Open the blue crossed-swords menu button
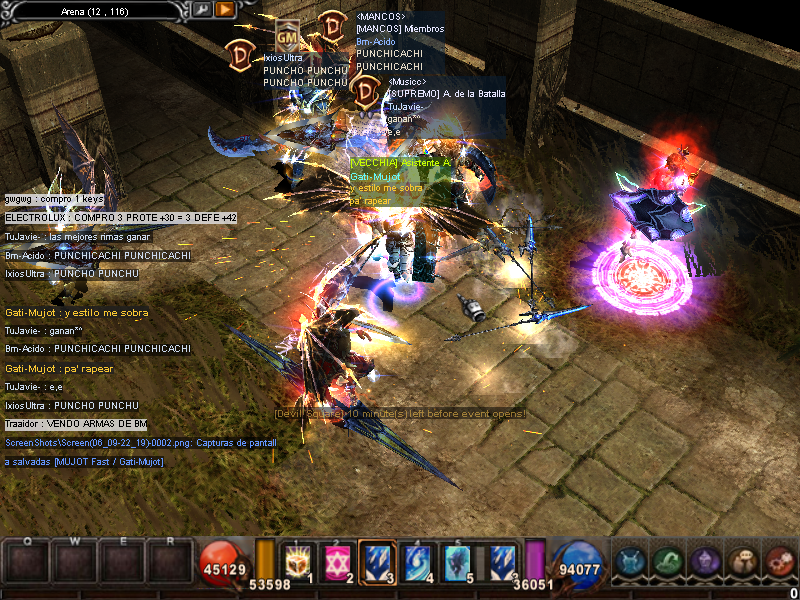 632,562
